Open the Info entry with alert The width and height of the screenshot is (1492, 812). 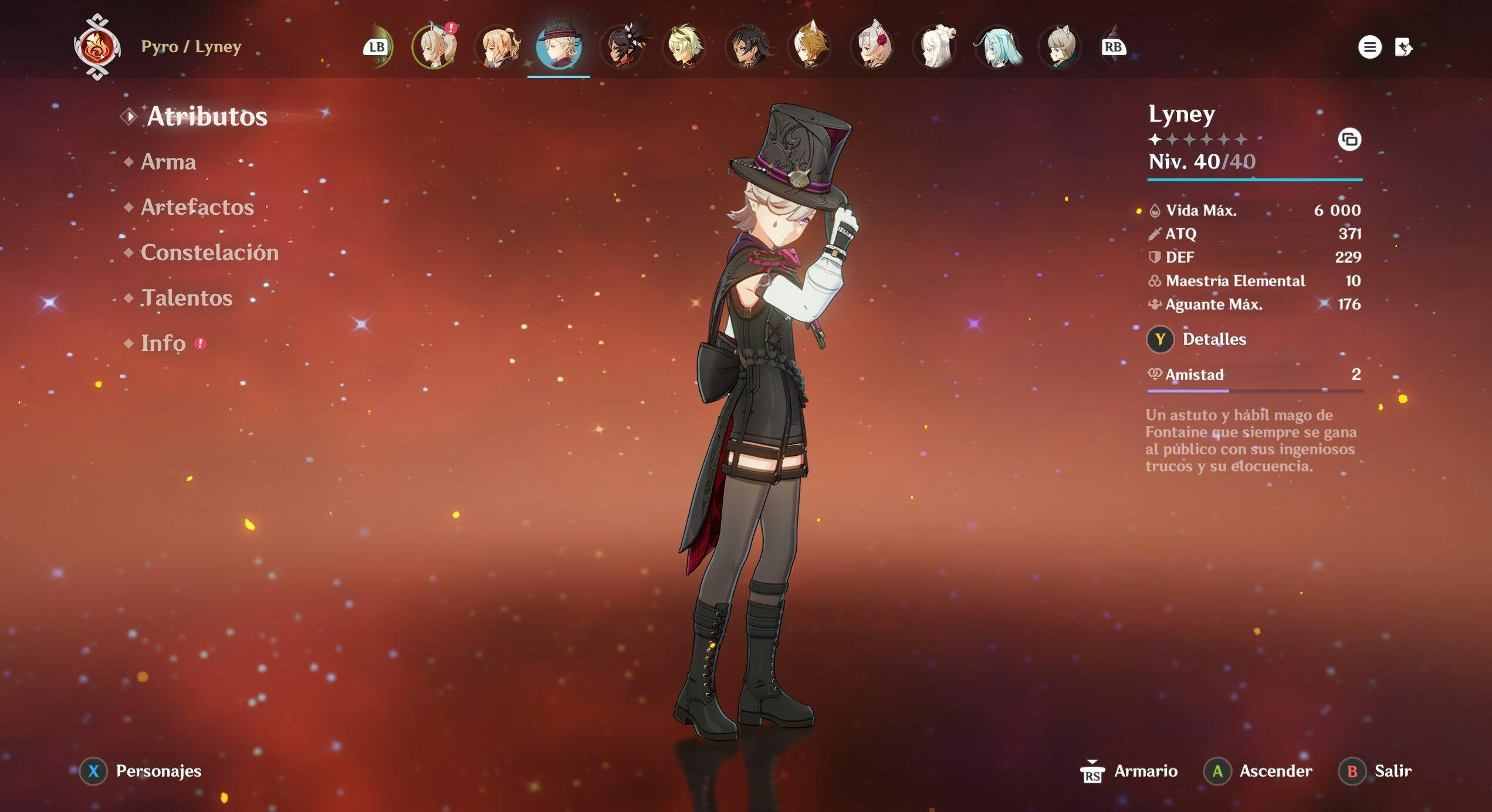164,343
